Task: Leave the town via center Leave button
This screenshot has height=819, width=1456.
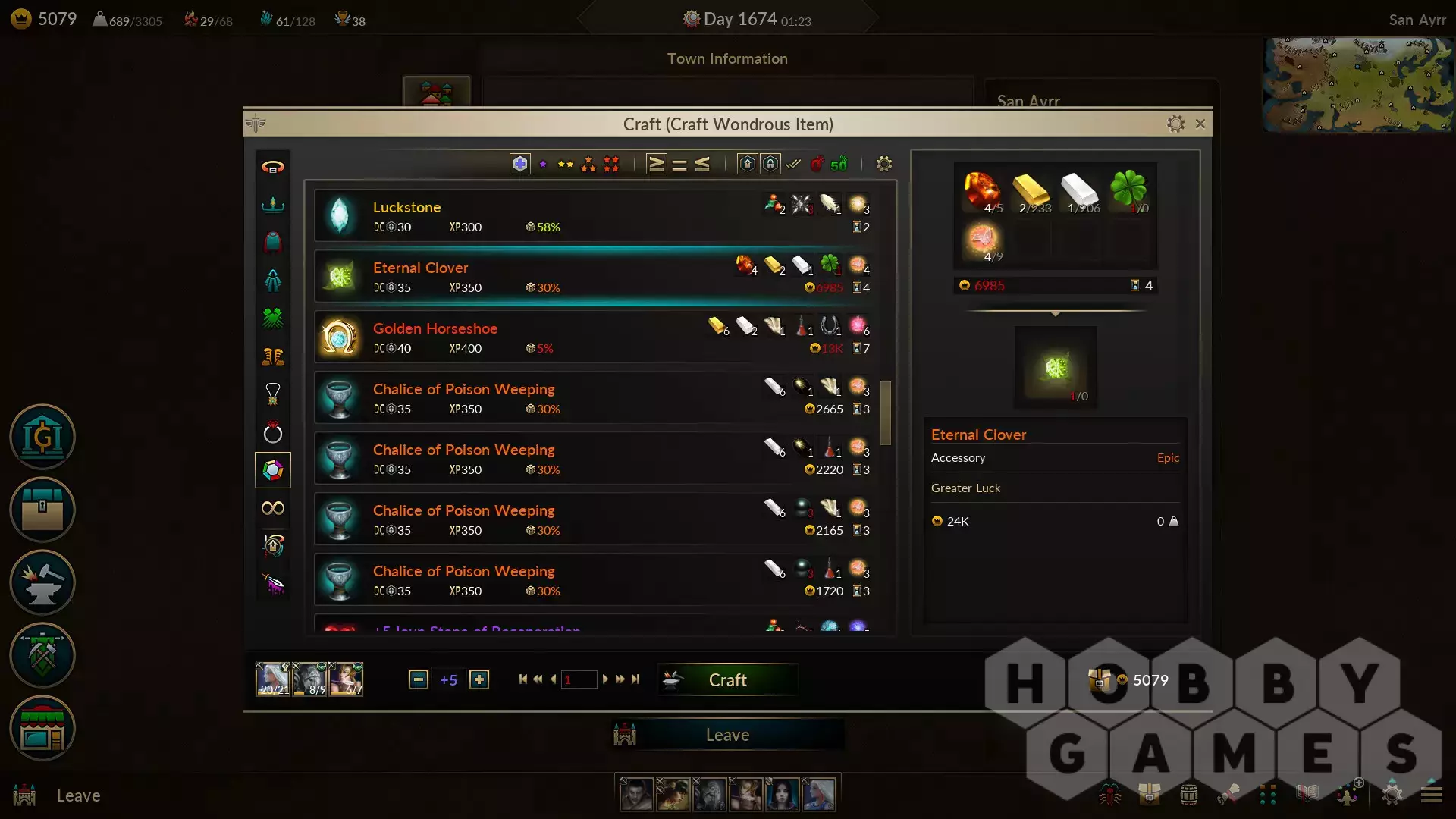Action: 727,735
